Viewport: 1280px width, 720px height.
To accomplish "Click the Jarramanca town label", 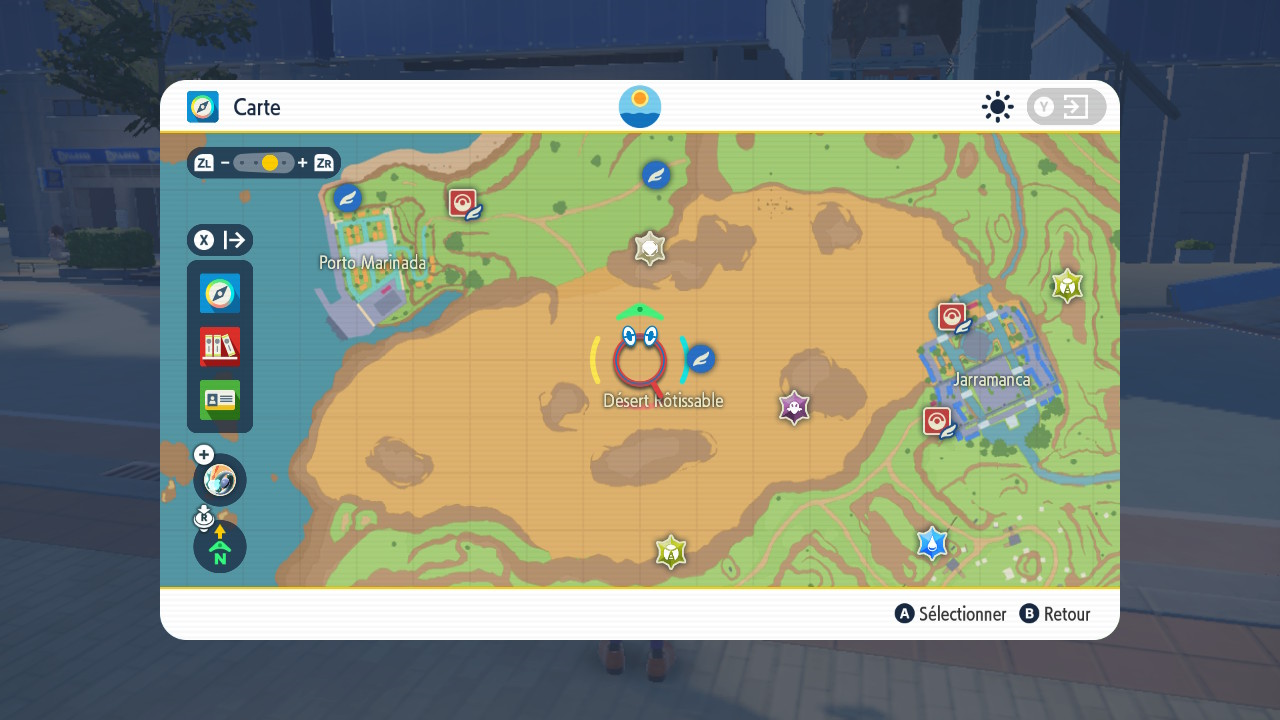I will [x=991, y=380].
